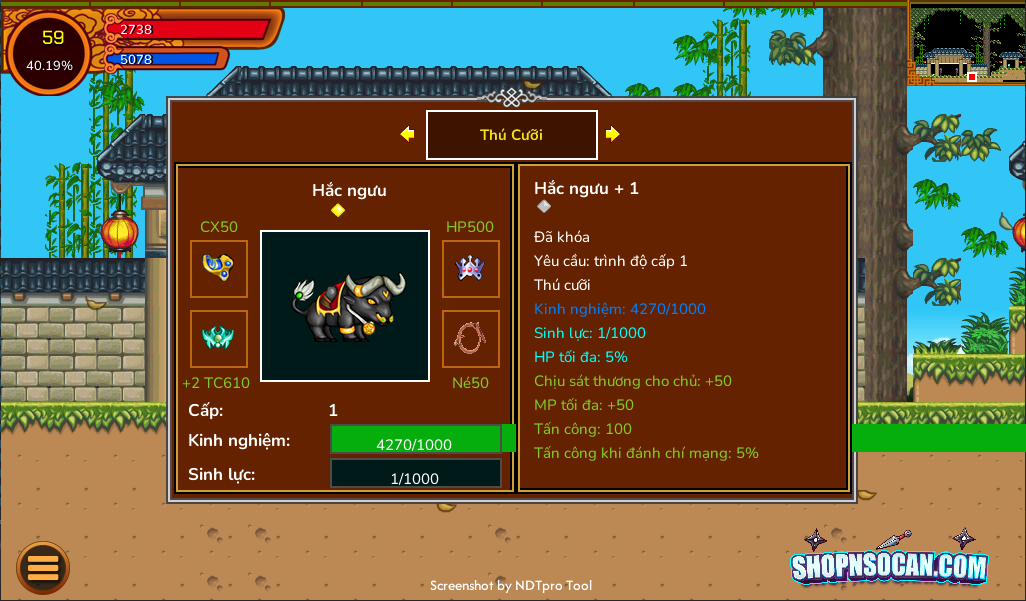Click the right yellow arrow beside Thú Cưỡi
Image resolution: width=1026 pixels, height=601 pixels.
612,134
